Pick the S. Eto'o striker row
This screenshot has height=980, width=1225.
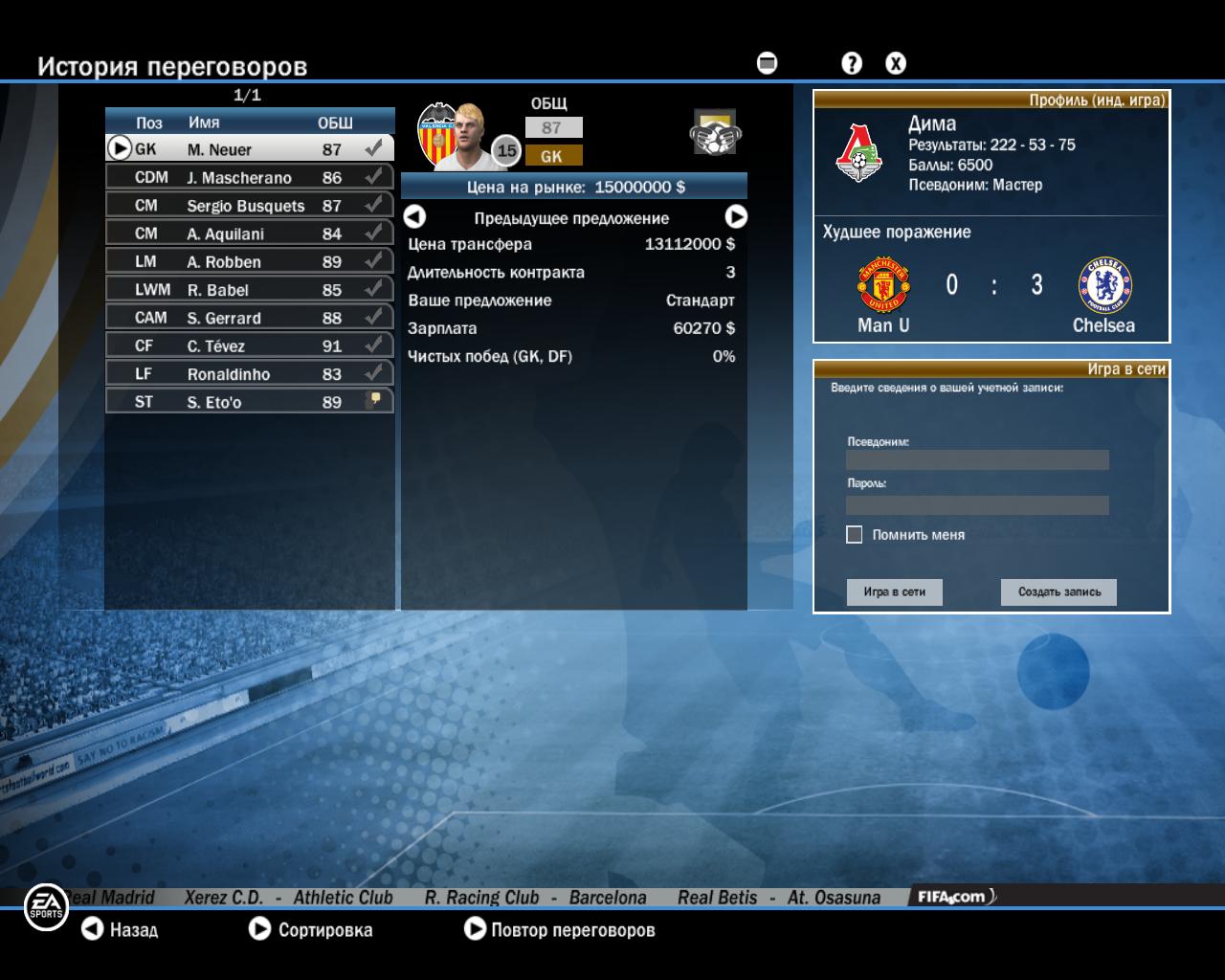(249, 402)
